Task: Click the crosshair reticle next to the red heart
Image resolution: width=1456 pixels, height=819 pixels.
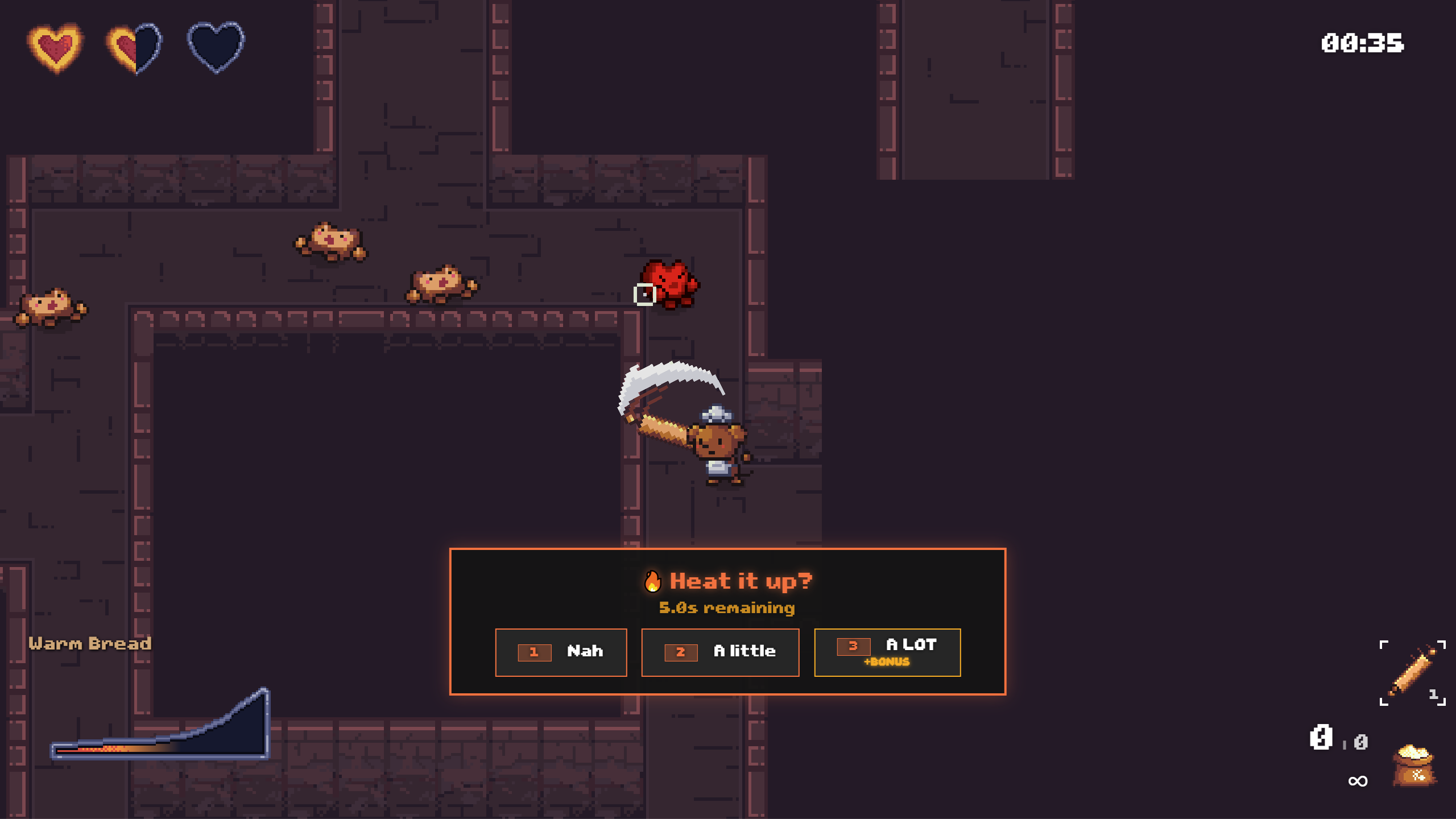Action: pyautogui.click(x=645, y=293)
